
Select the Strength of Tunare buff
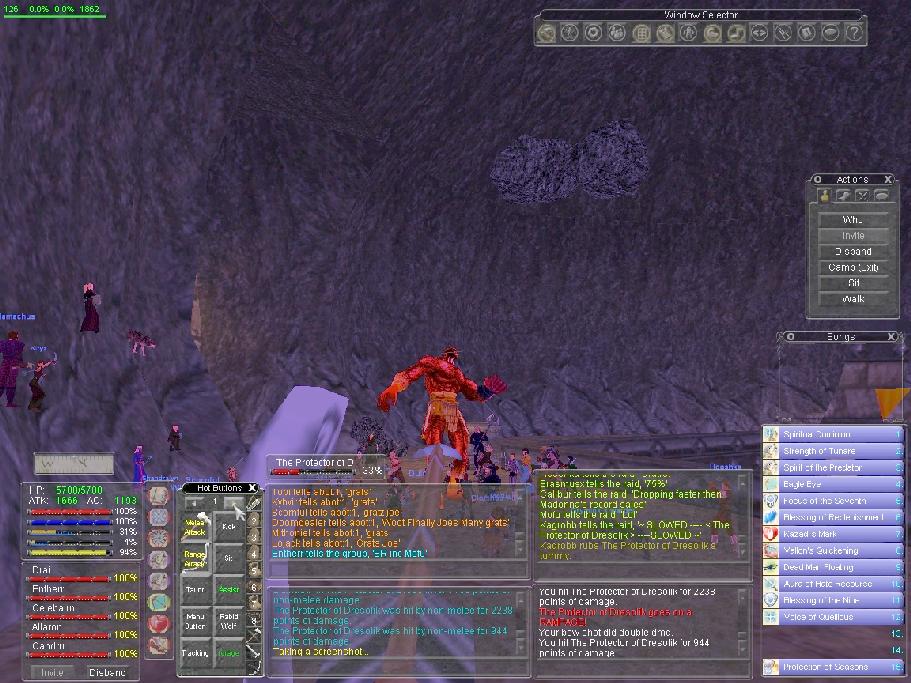[832, 451]
